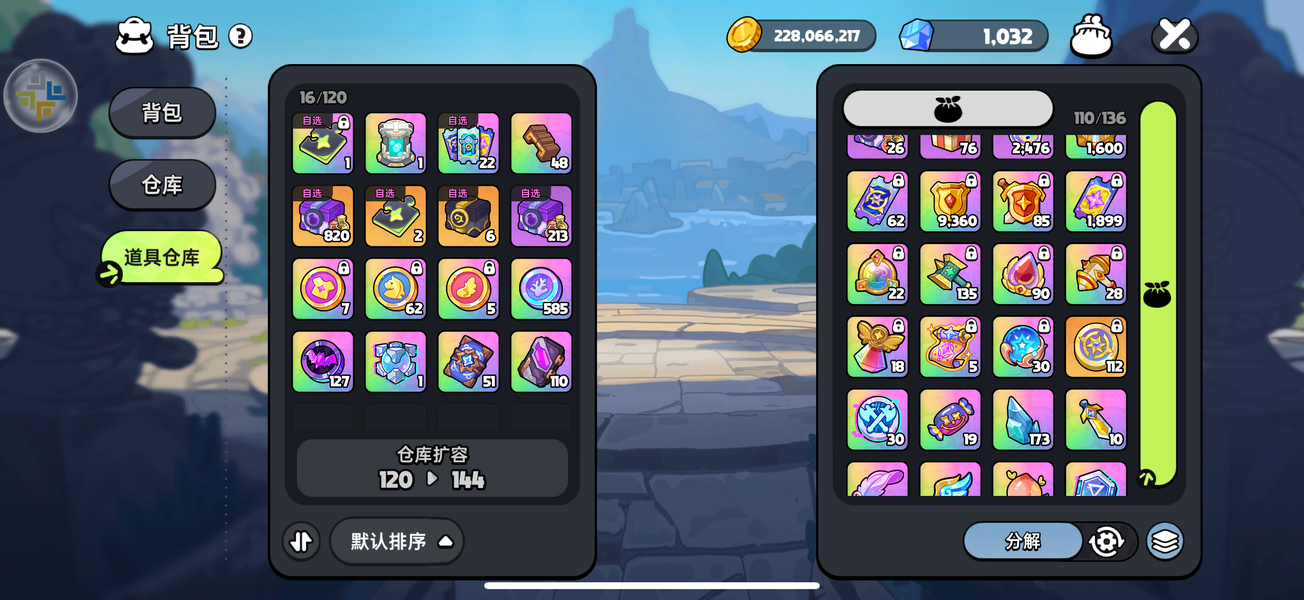This screenshot has height=600, width=1304.
Task: Toggle the sort direction arrows button
Action: [301, 541]
